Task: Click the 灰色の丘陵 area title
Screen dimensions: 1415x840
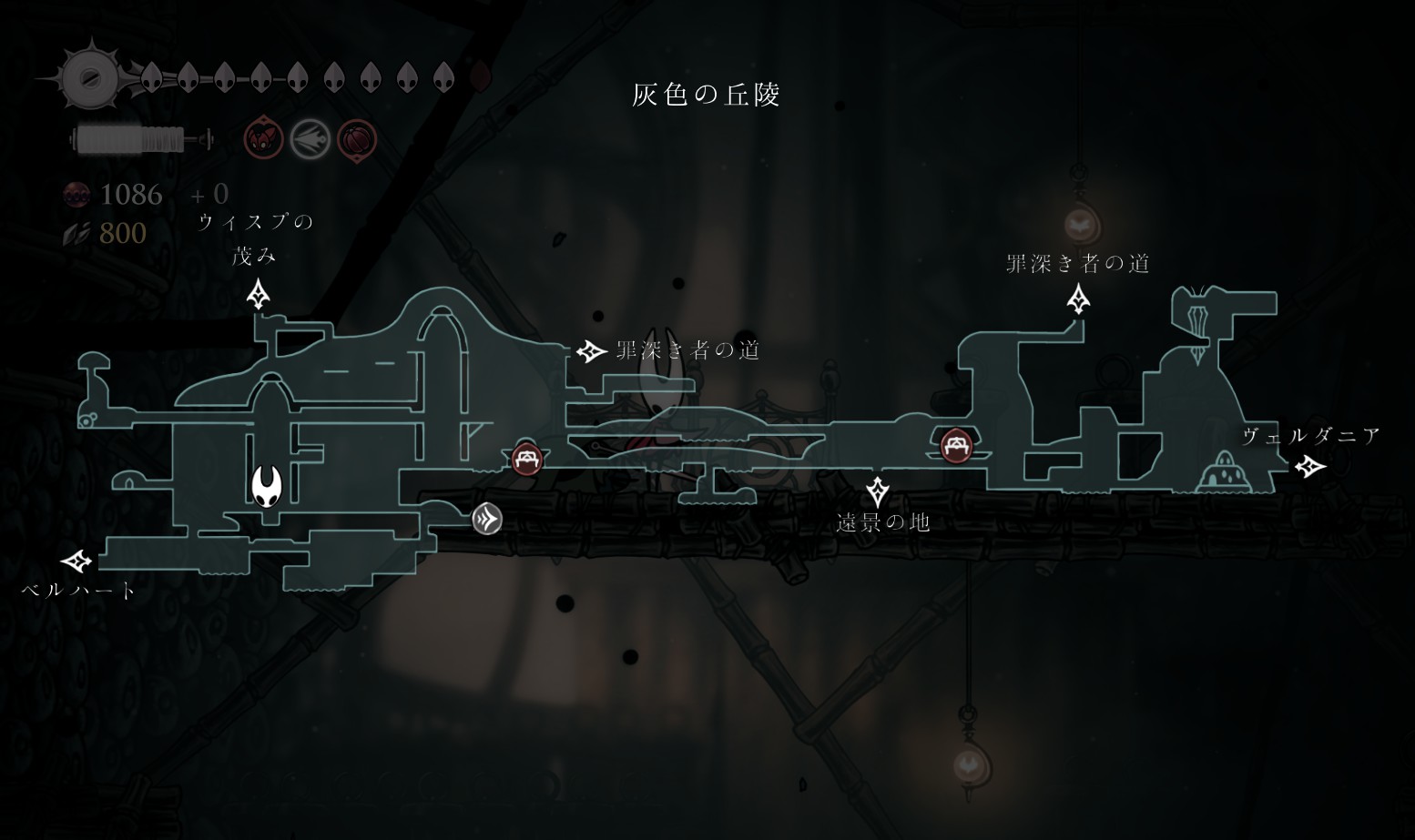Action: click(706, 95)
